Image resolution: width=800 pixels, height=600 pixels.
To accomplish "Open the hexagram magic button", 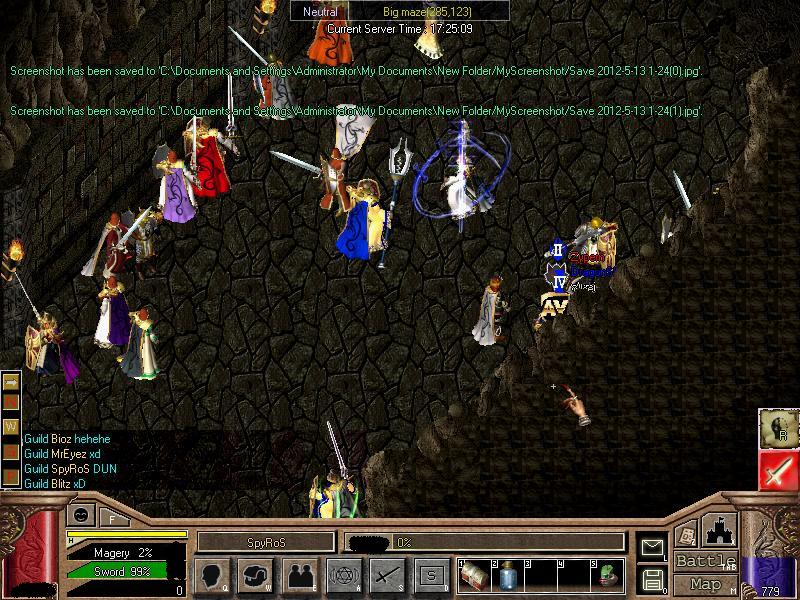I will [343, 575].
